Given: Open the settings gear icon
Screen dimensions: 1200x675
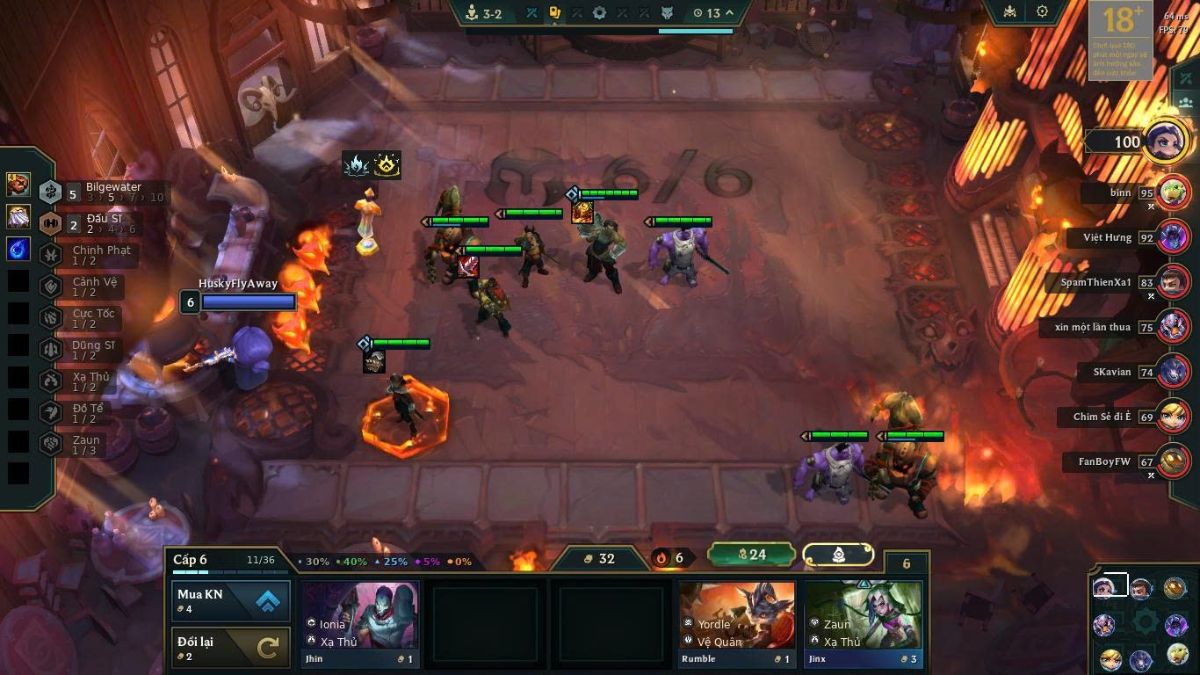Looking at the screenshot, I should click(x=1042, y=12).
